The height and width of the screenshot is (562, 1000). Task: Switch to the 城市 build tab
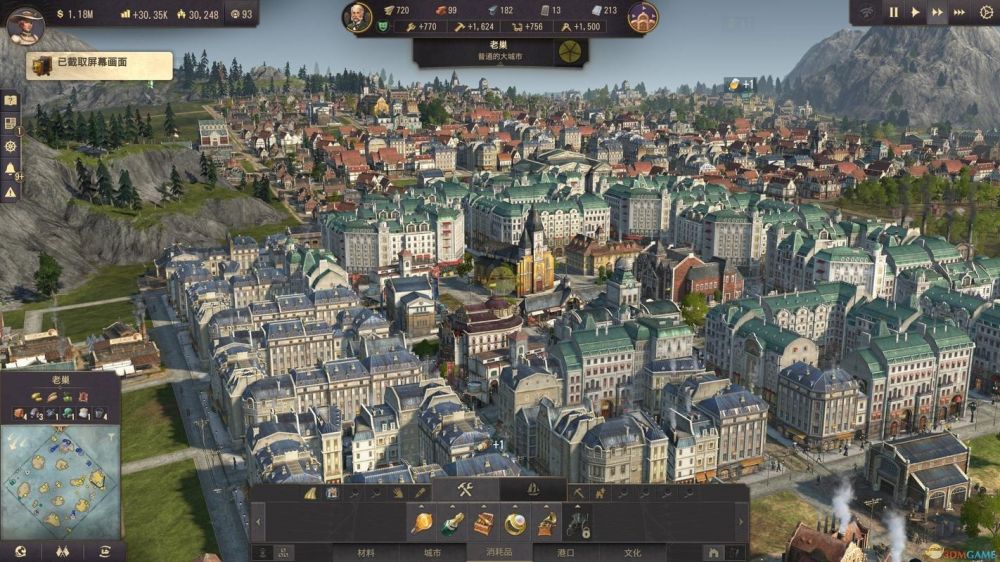tap(433, 552)
